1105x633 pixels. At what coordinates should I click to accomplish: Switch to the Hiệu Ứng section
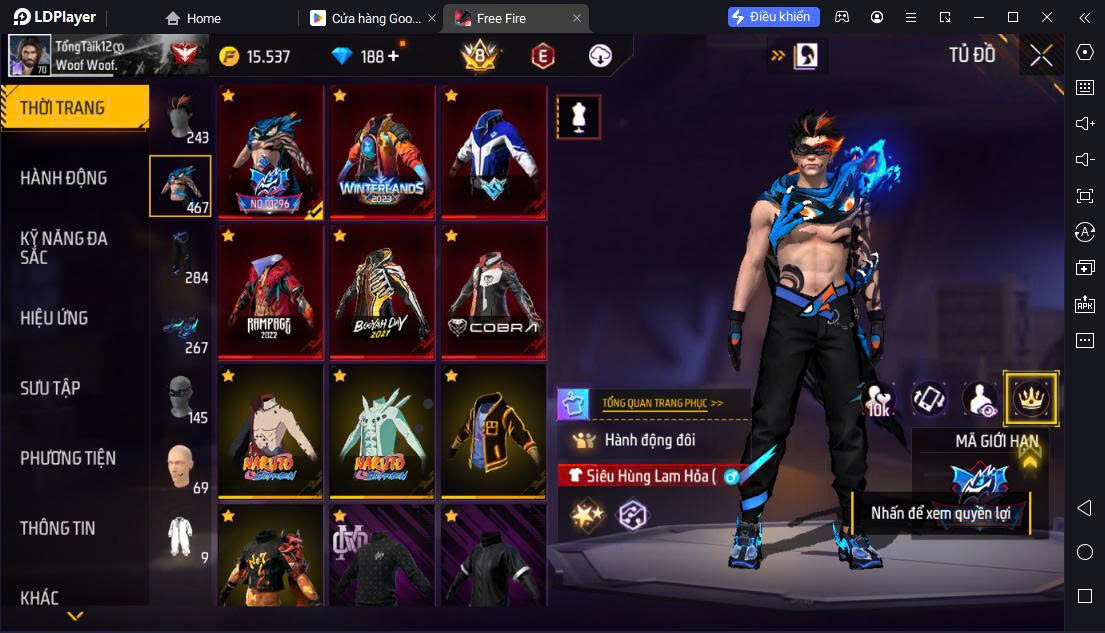pyautogui.click(x=55, y=318)
